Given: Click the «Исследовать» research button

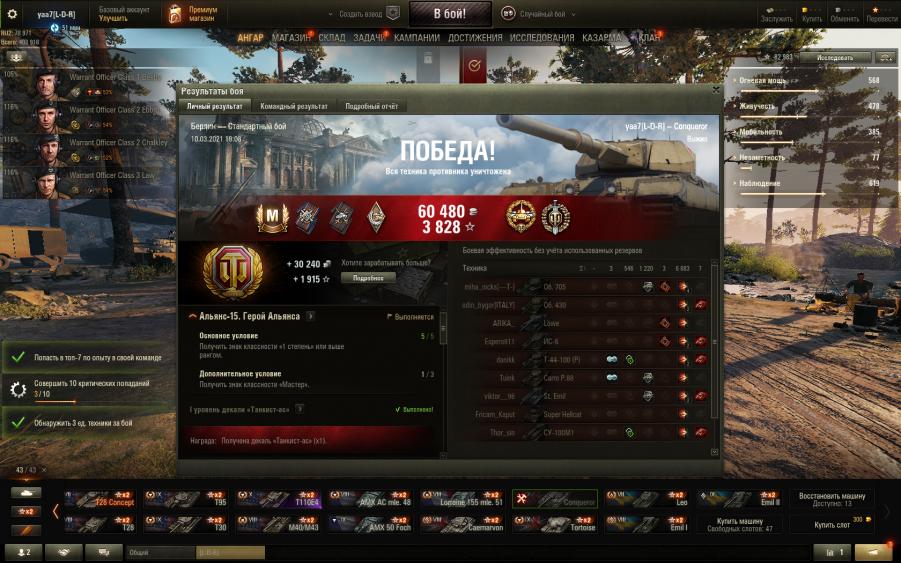Looking at the screenshot, I should [x=834, y=57].
